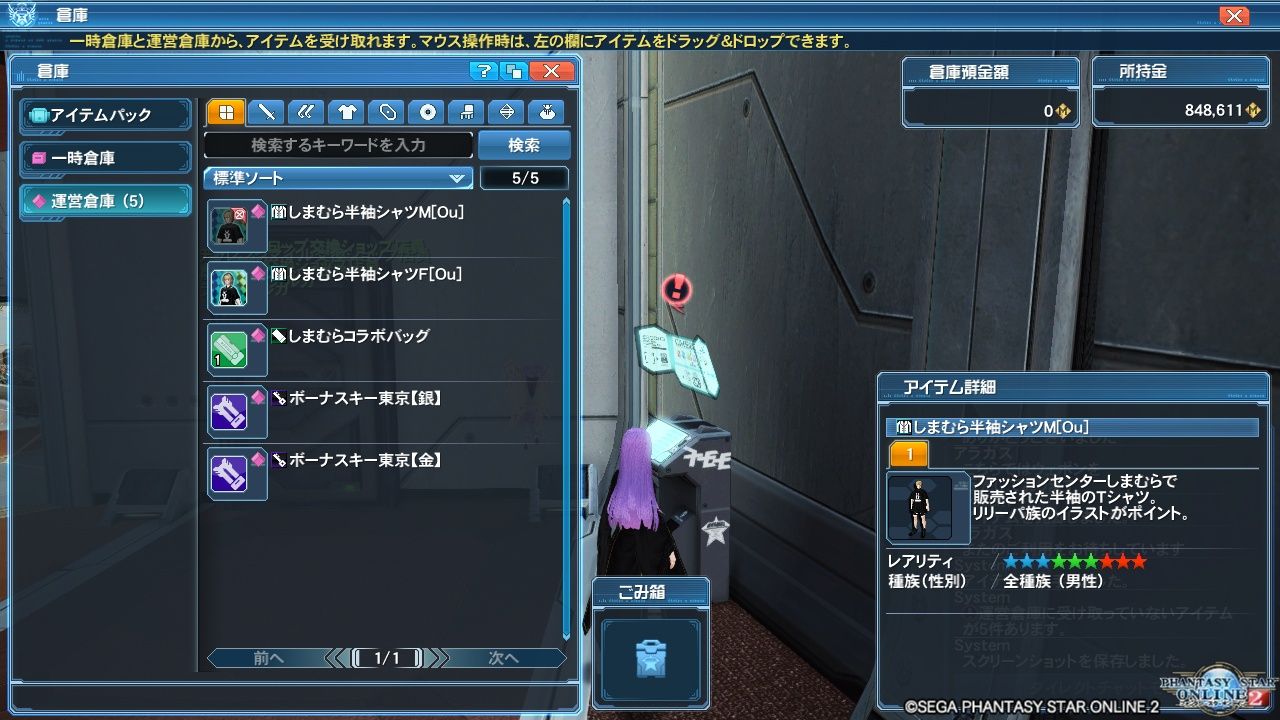This screenshot has width=1280, height=720.
Task: Select the grid all-items category icon
Action: click(x=224, y=112)
